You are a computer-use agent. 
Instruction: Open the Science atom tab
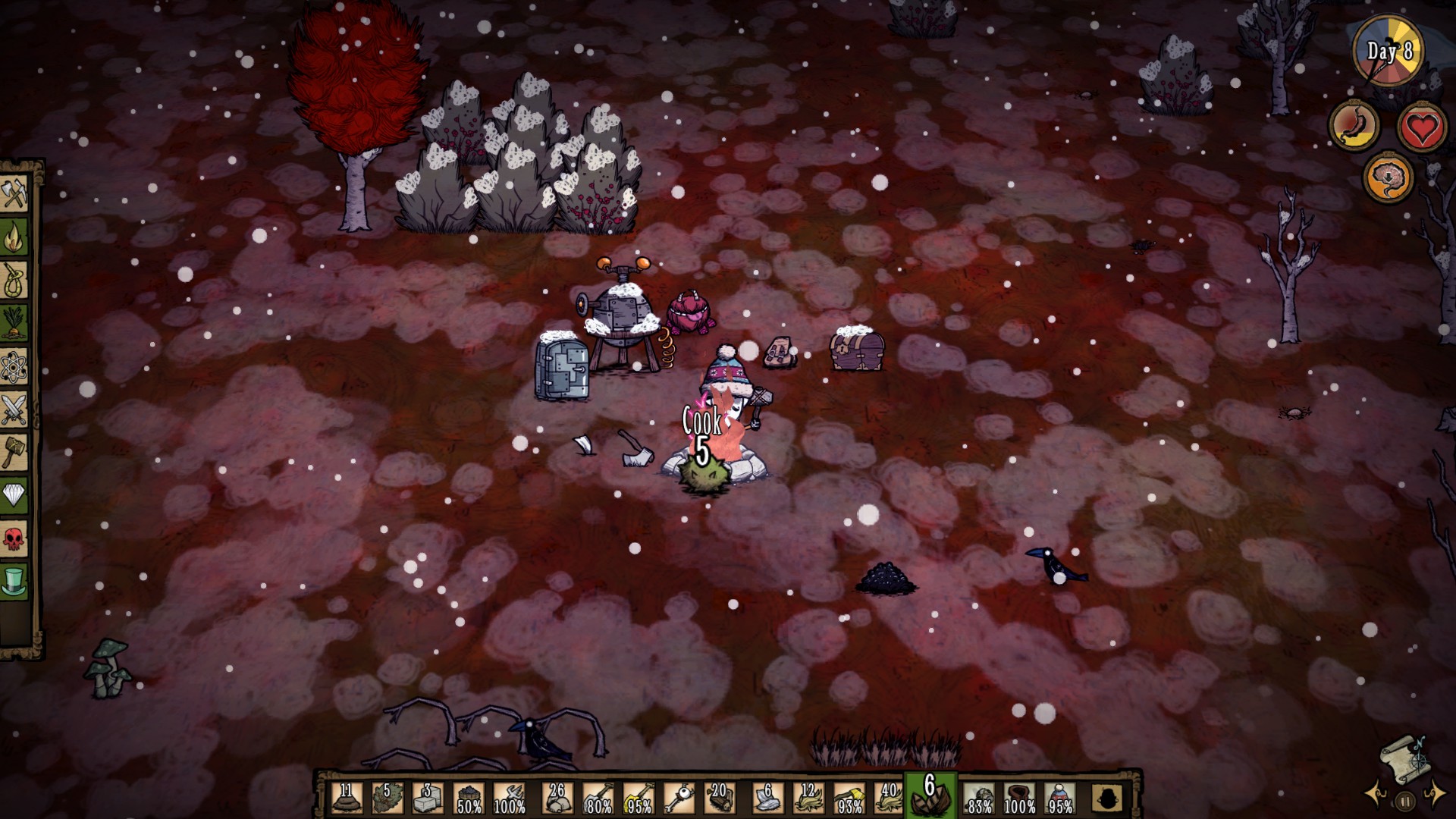[14, 368]
